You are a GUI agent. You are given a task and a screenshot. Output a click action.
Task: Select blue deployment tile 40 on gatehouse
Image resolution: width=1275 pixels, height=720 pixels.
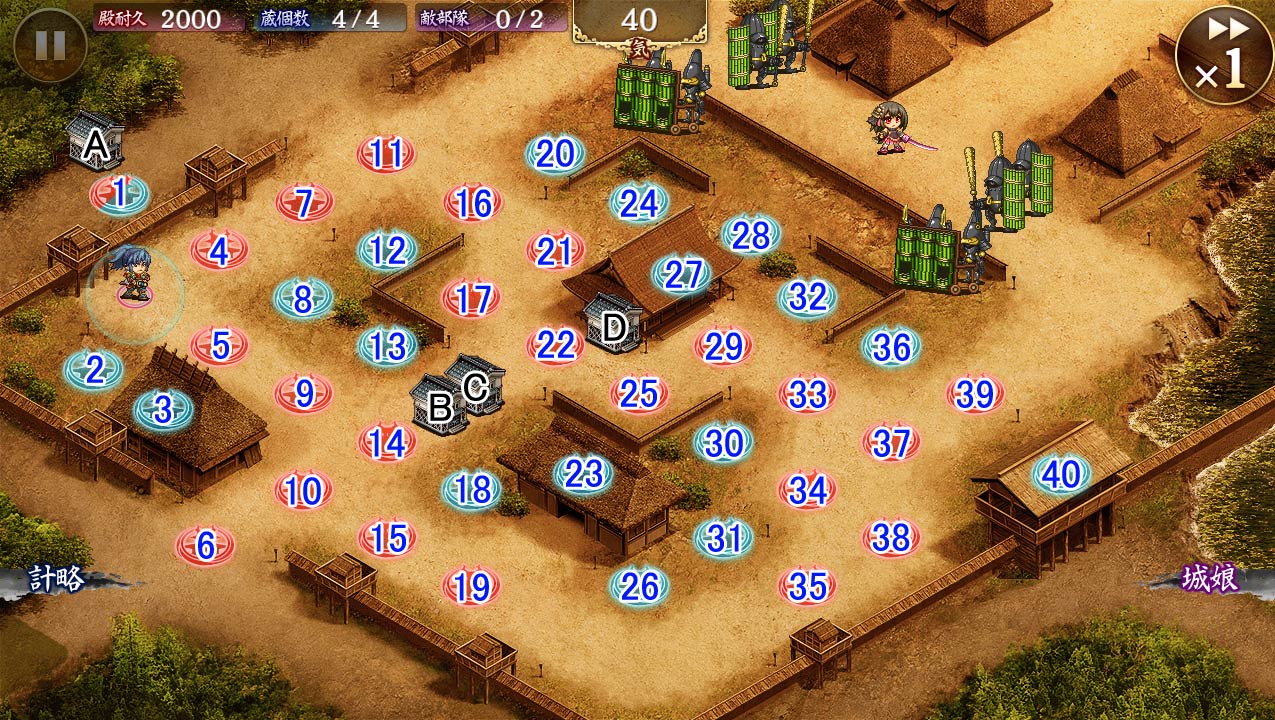pyautogui.click(x=1061, y=475)
